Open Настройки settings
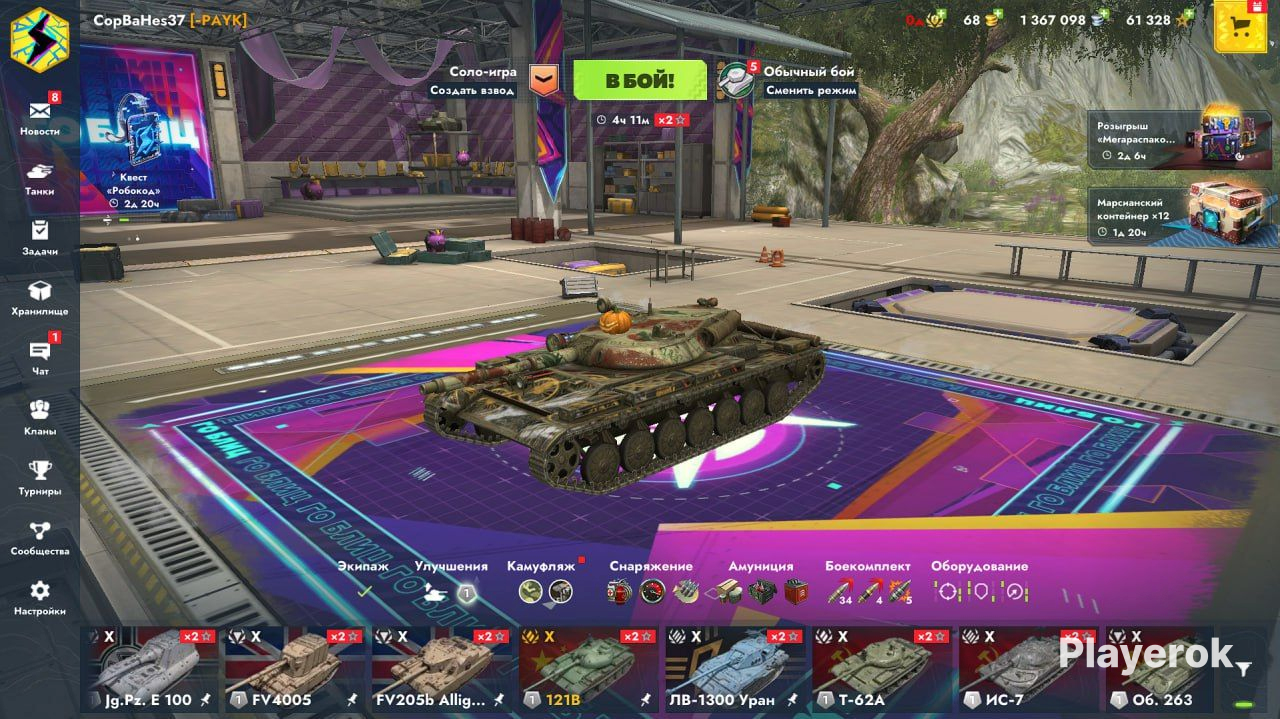Viewport: 1280px width, 719px height. click(x=40, y=596)
